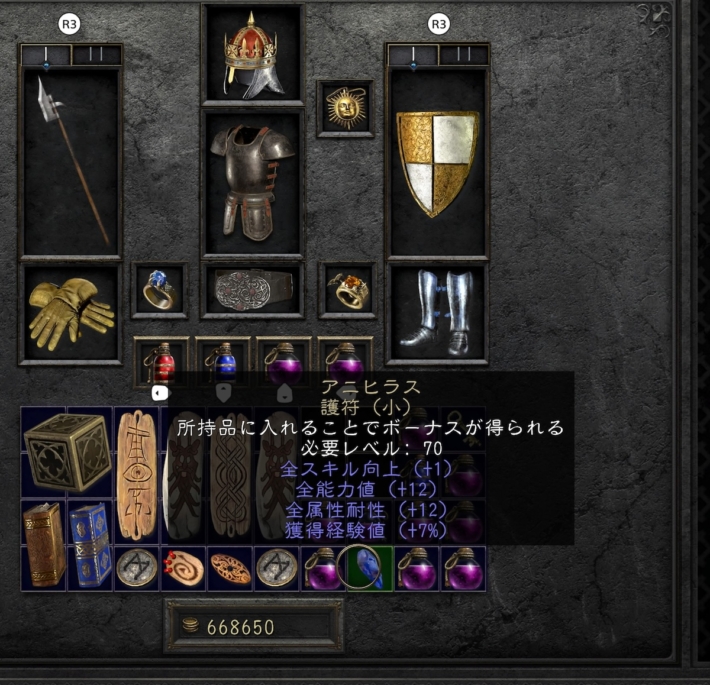
Task: Select the halberd weapon slot
Action: 70,160
